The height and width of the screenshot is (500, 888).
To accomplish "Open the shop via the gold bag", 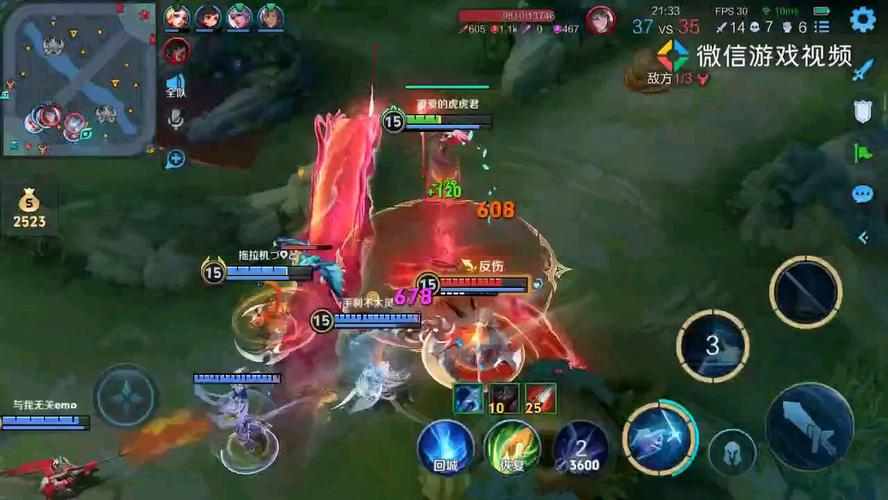I will (29, 209).
